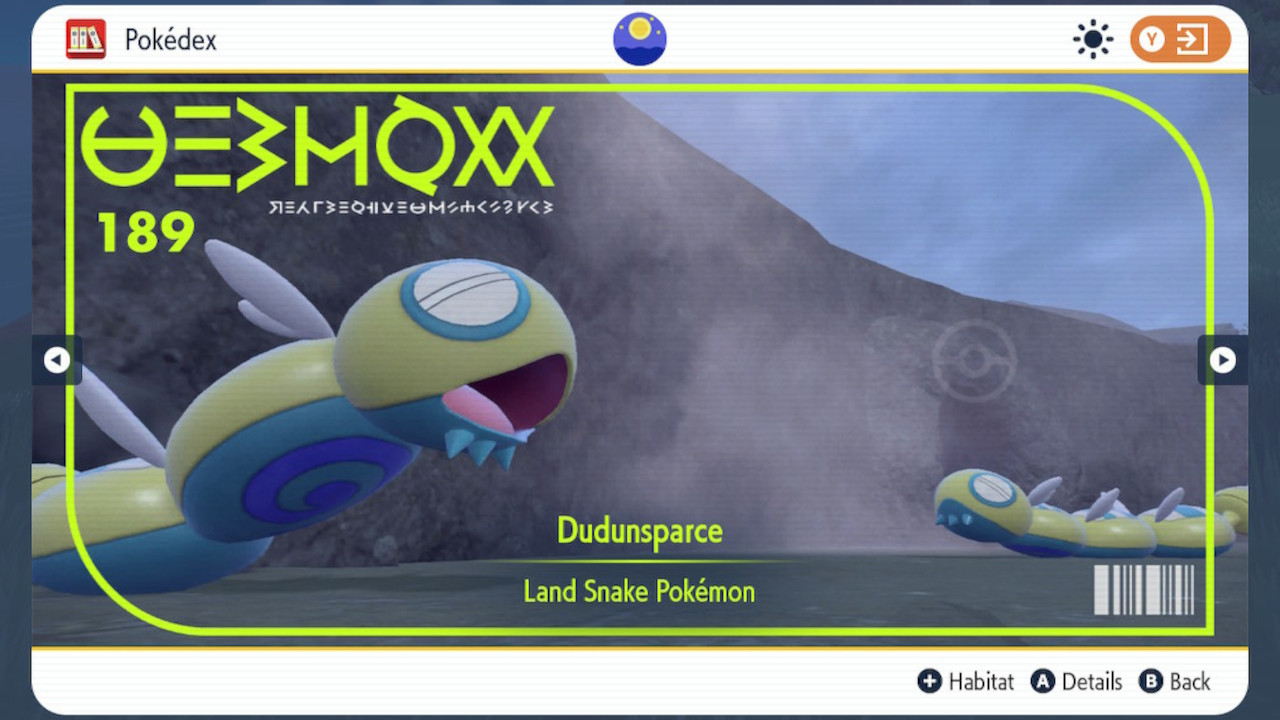Select the Land Snake Pokémon category text
1280x720 pixels.
pos(639,591)
